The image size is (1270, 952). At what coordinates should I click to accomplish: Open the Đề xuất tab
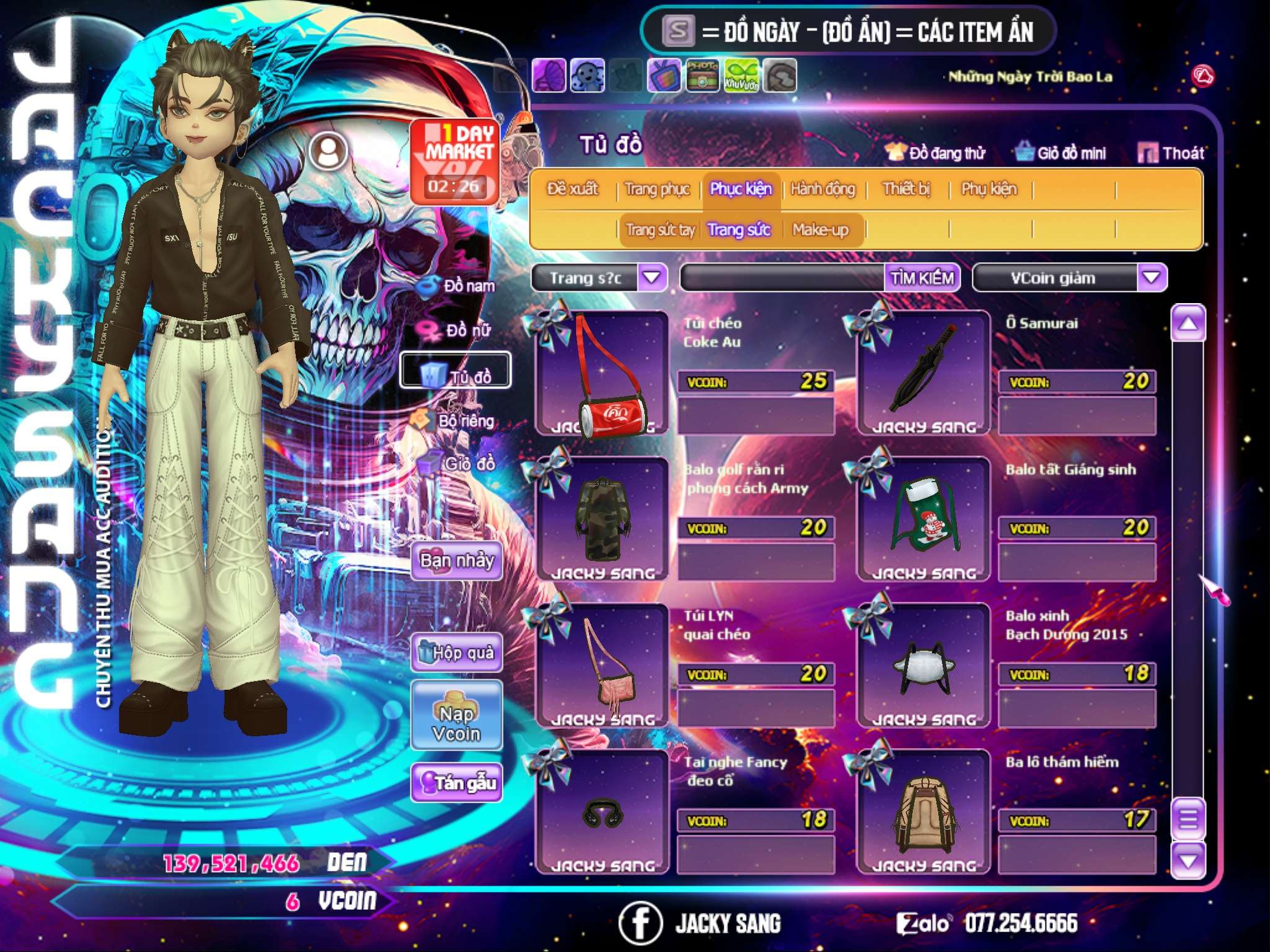(572, 189)
